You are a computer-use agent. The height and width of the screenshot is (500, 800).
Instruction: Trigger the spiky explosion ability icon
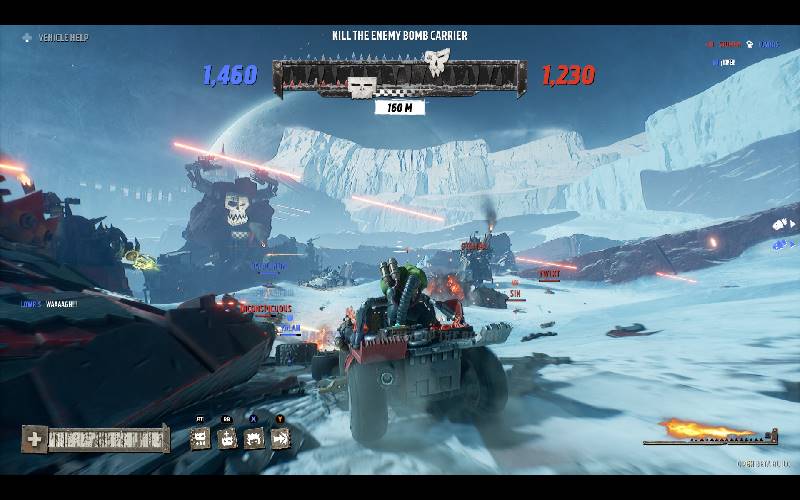pyautogui.click(x=254, y=438)
